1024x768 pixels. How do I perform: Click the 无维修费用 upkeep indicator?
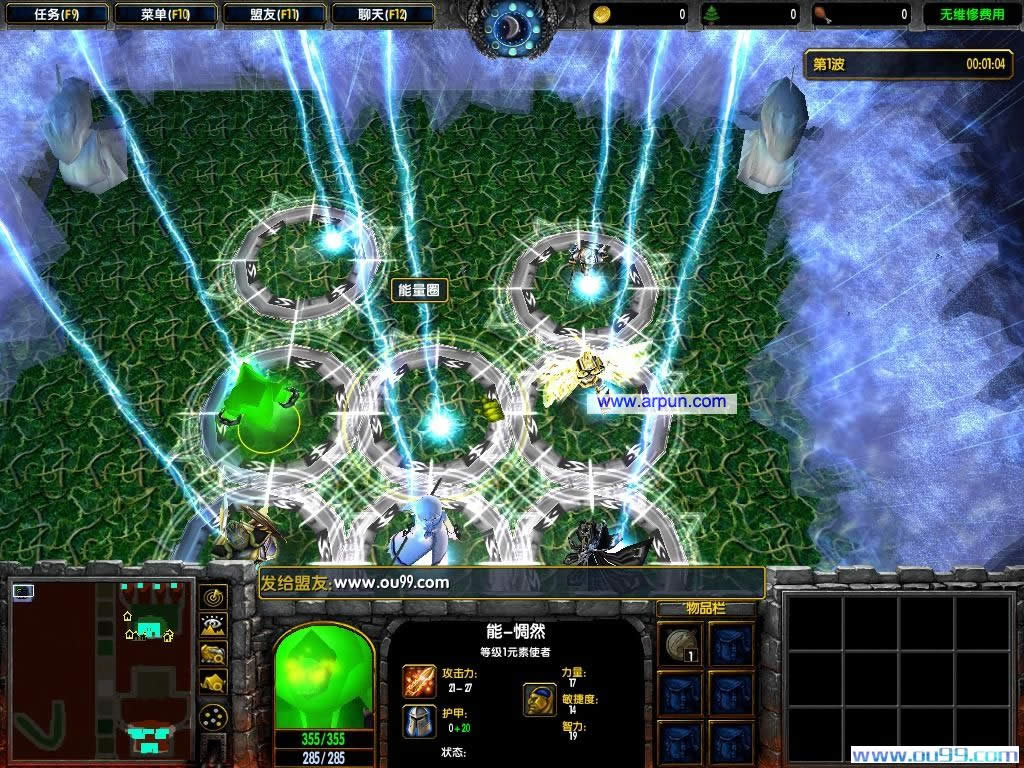point(971,14)
